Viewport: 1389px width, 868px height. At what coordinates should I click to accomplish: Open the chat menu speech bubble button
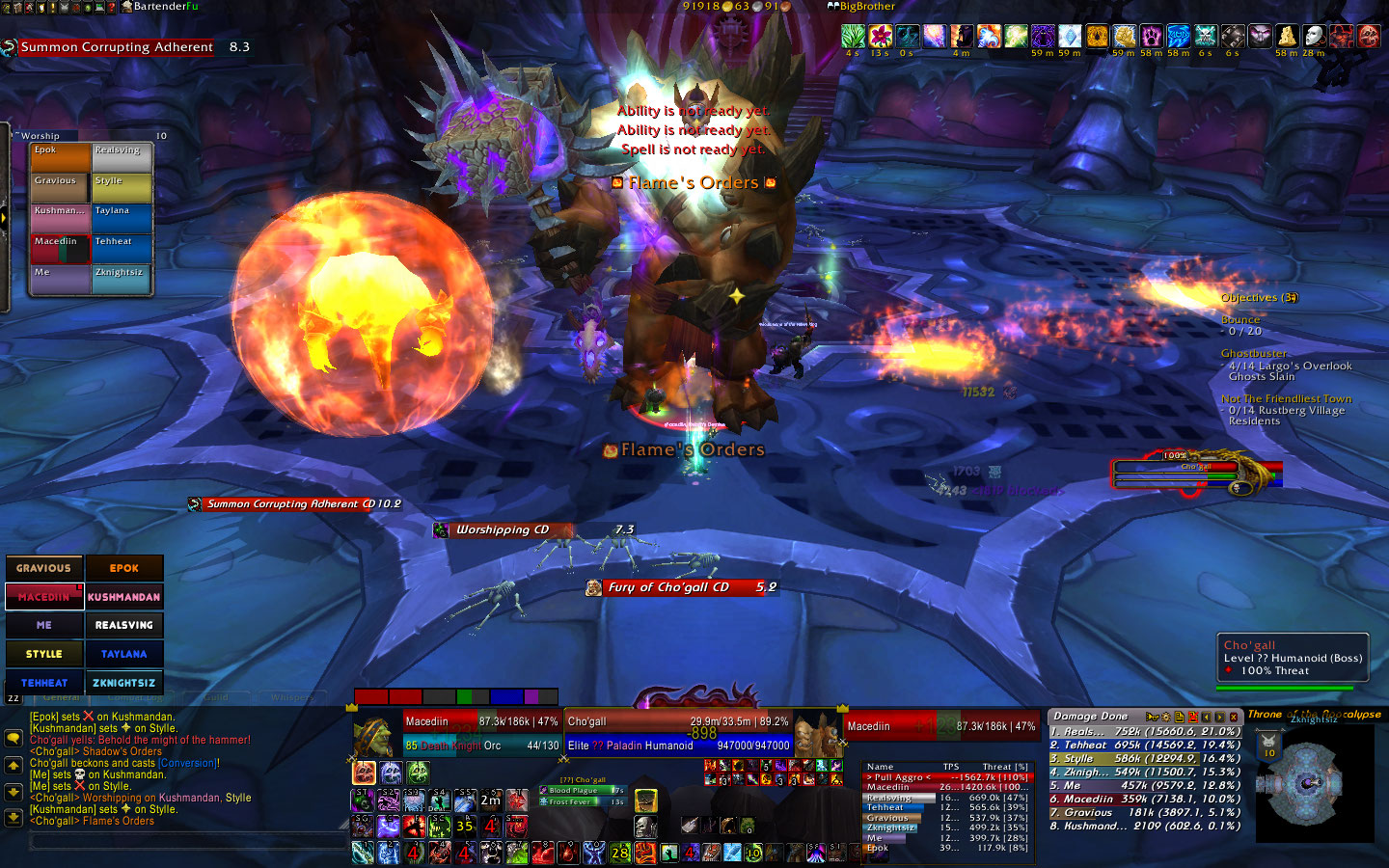tap(14, 738)
